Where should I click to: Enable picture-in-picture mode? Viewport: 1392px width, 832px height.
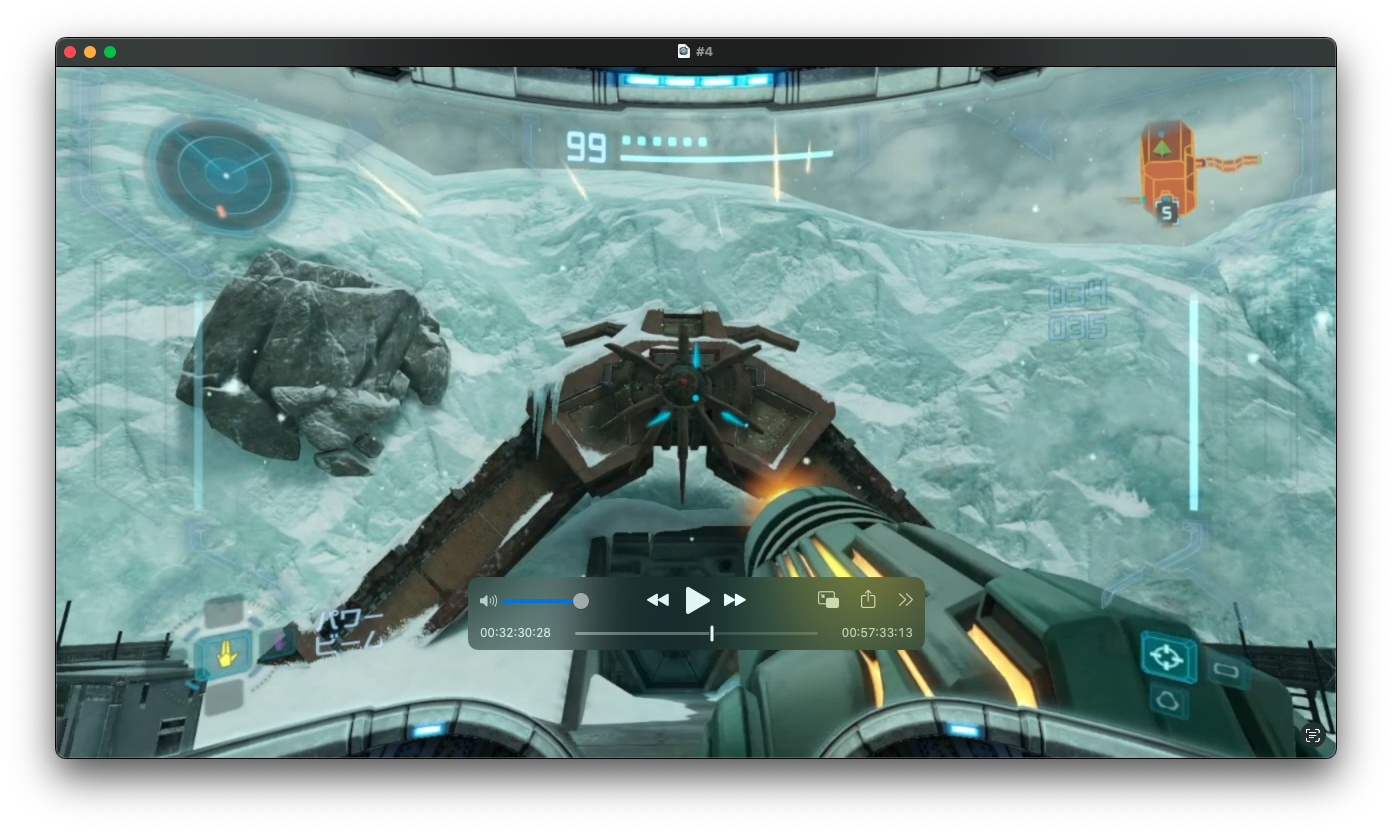(x=828, y=600)
